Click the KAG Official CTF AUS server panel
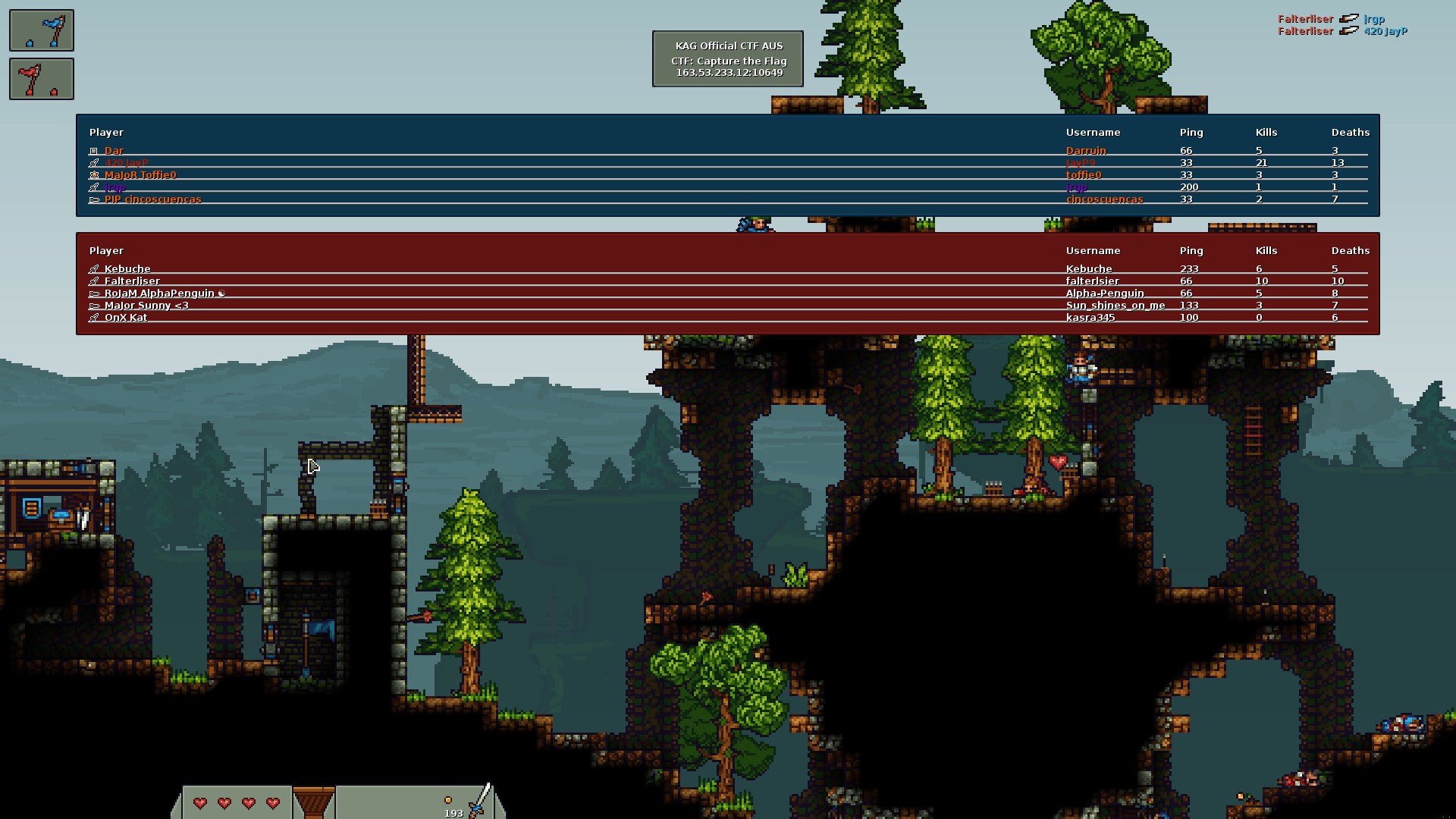Screen dimensions: 1456x819 coord(728,59)
